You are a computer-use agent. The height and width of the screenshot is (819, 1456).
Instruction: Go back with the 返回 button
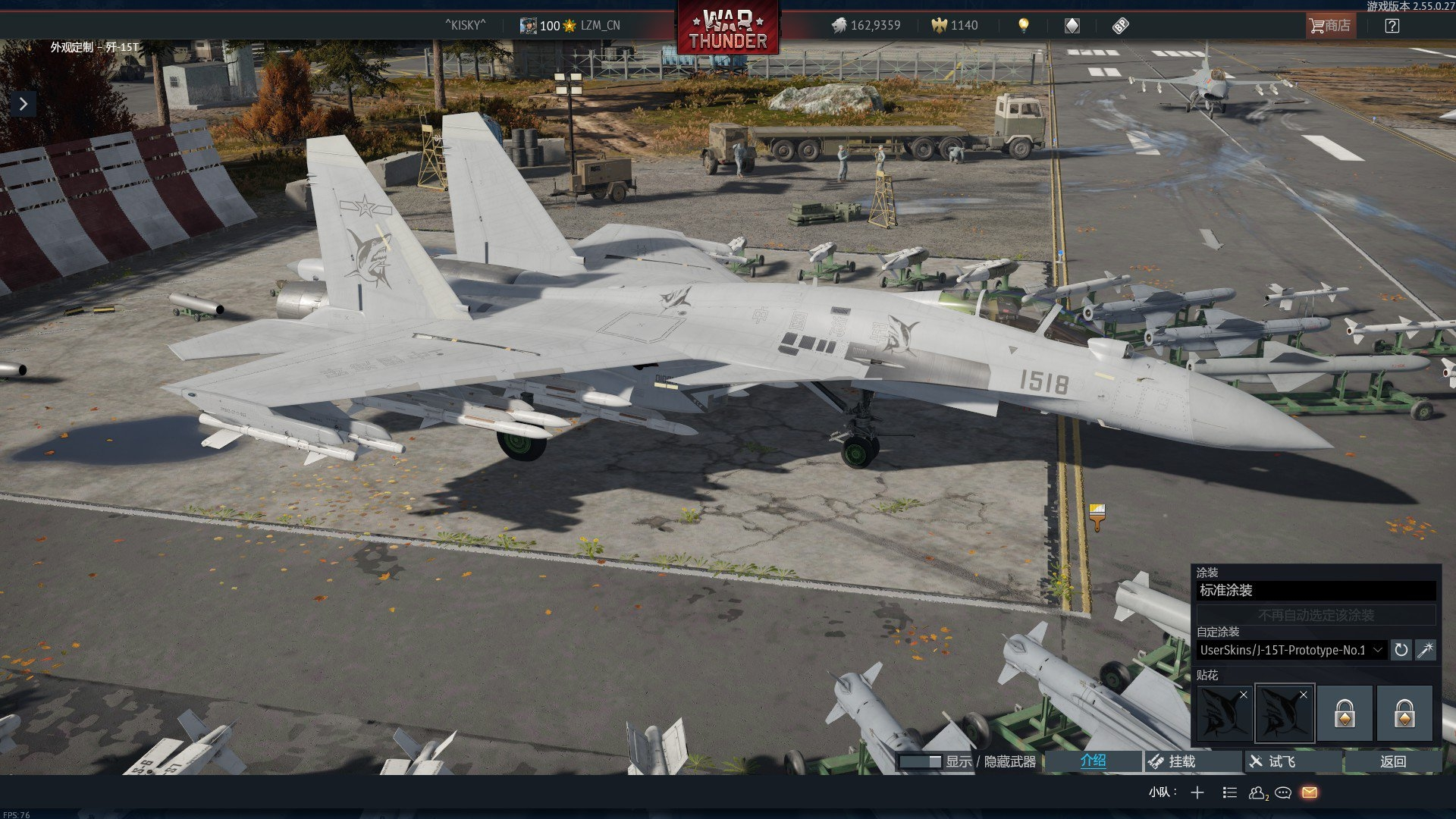coord(1392,761)
